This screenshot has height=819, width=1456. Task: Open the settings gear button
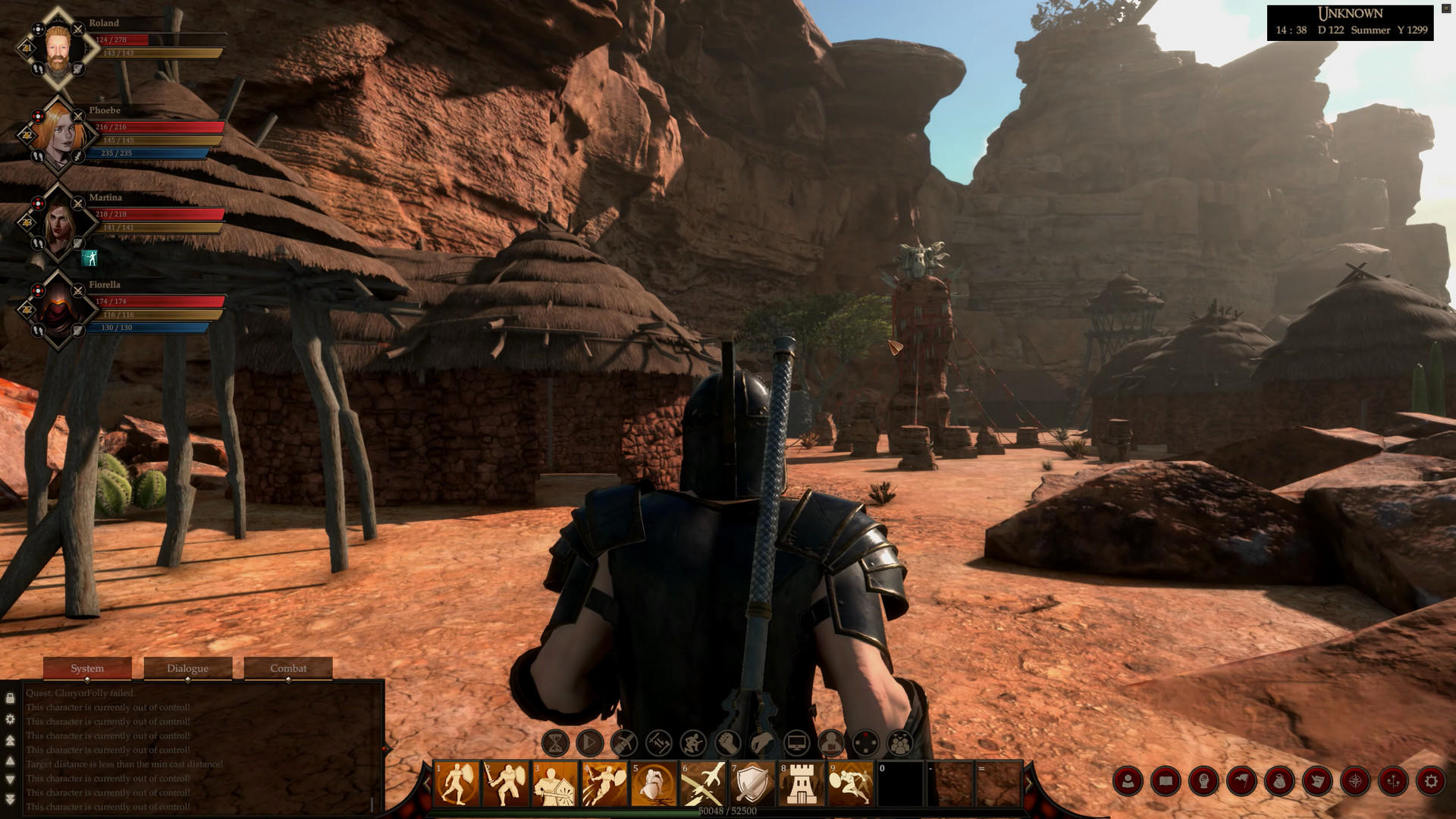coord(1432,780)
